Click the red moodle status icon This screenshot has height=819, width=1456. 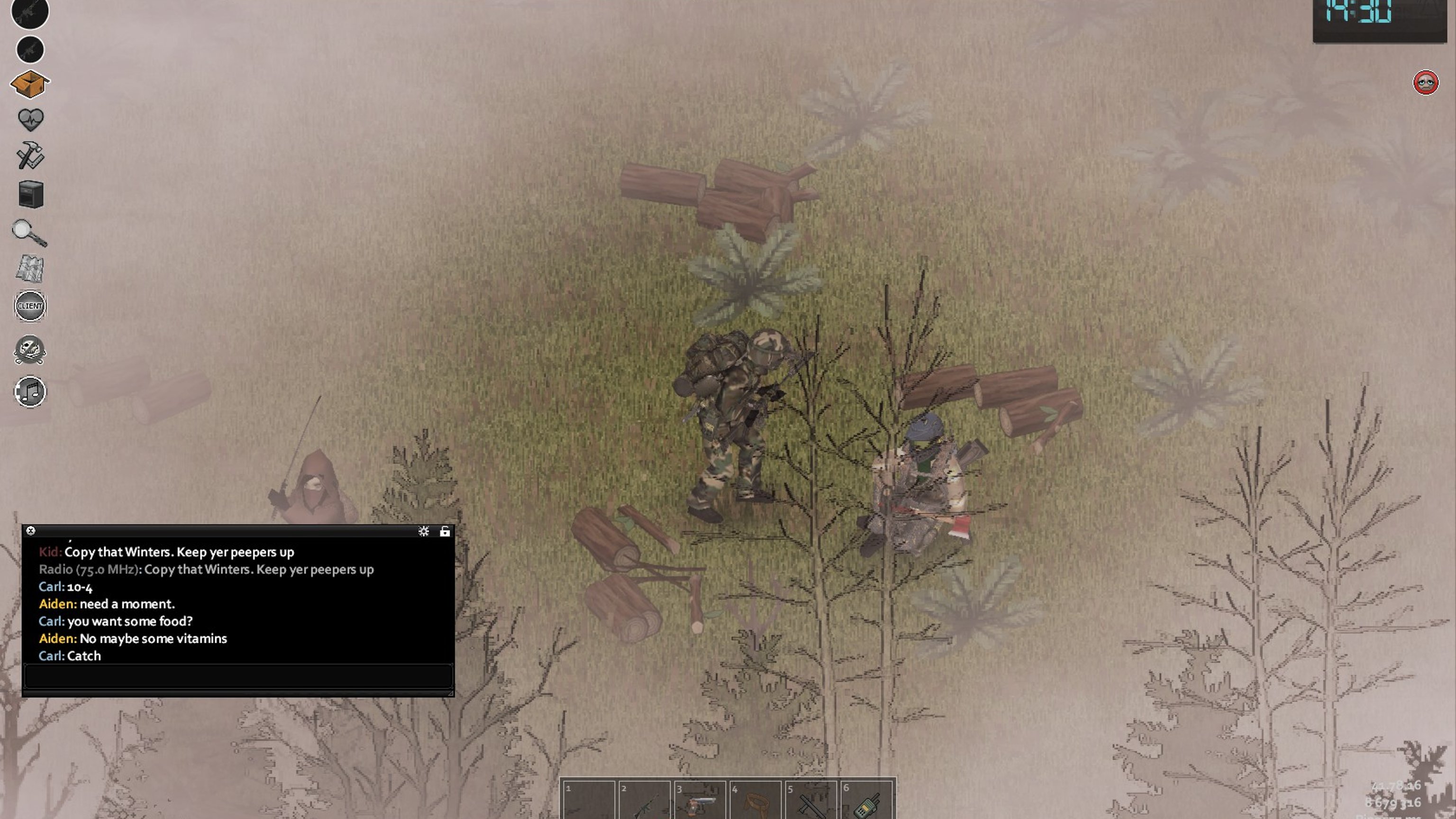tap(1425, 83)
